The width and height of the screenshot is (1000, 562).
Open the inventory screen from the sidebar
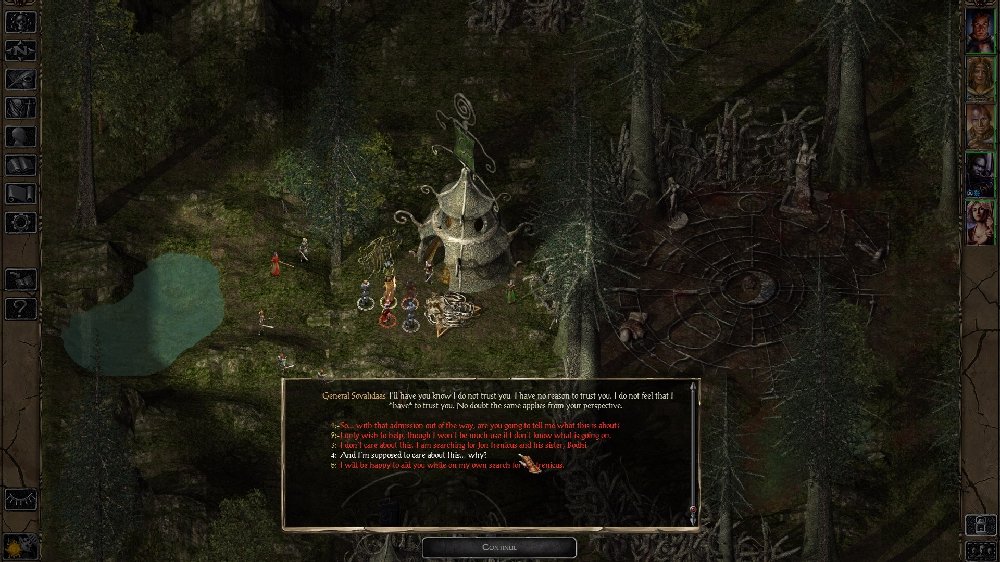coord(20,107)
